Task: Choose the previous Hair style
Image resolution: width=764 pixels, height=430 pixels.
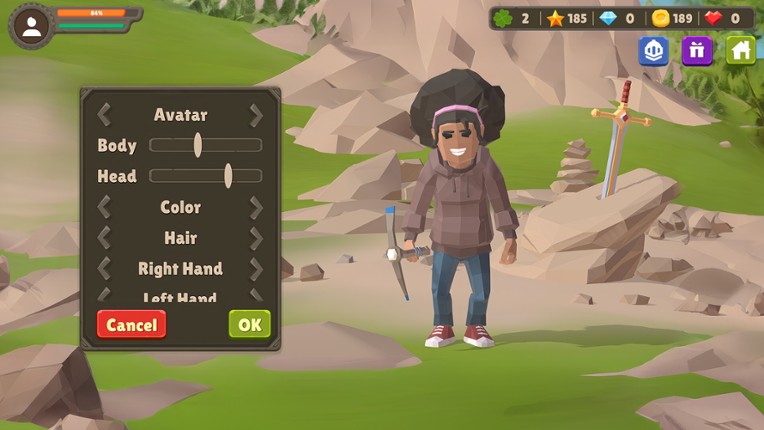Action: (x=104, y=238)
